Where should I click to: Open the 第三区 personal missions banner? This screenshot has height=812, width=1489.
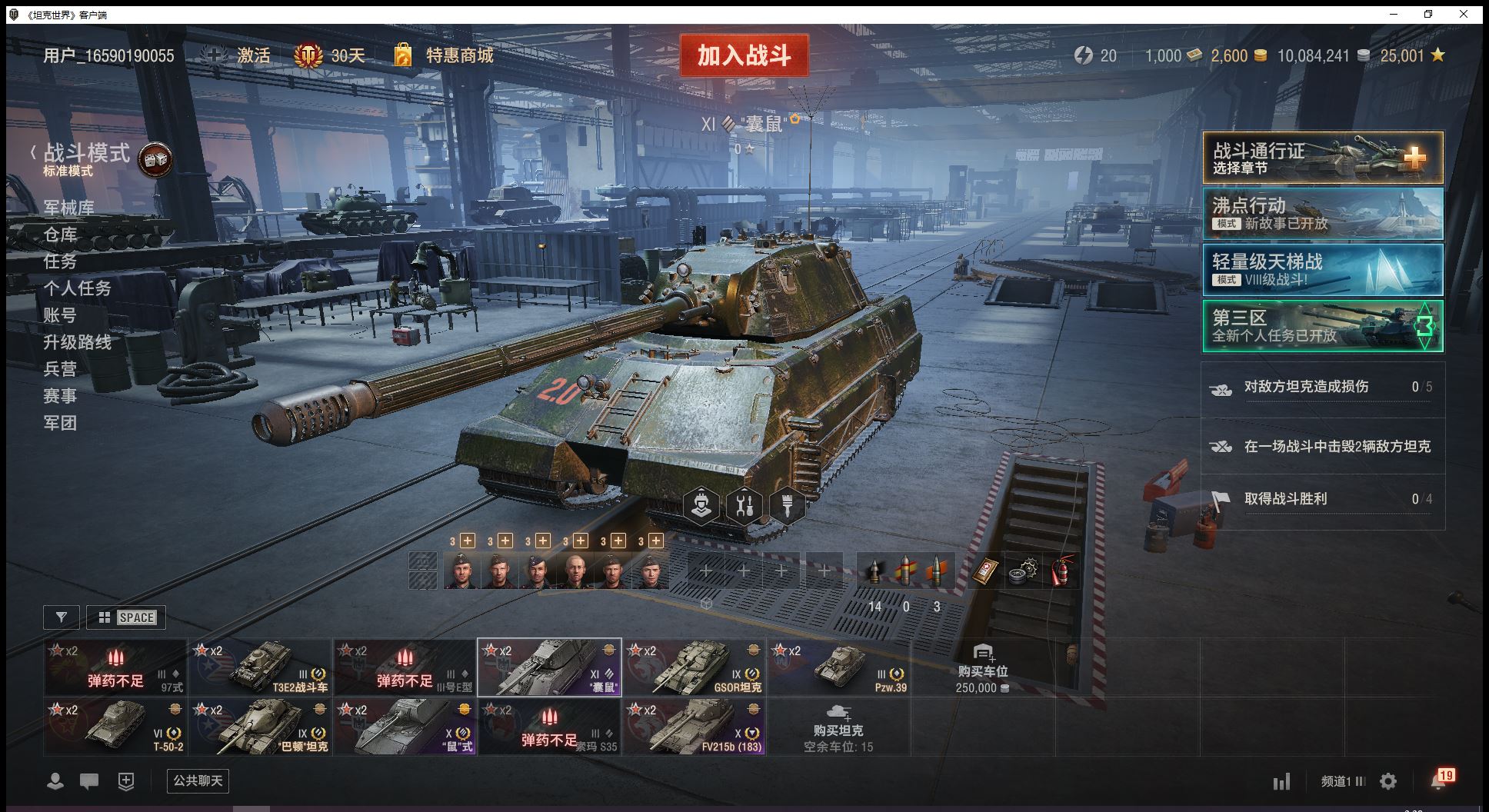(x=1322, y=326)
